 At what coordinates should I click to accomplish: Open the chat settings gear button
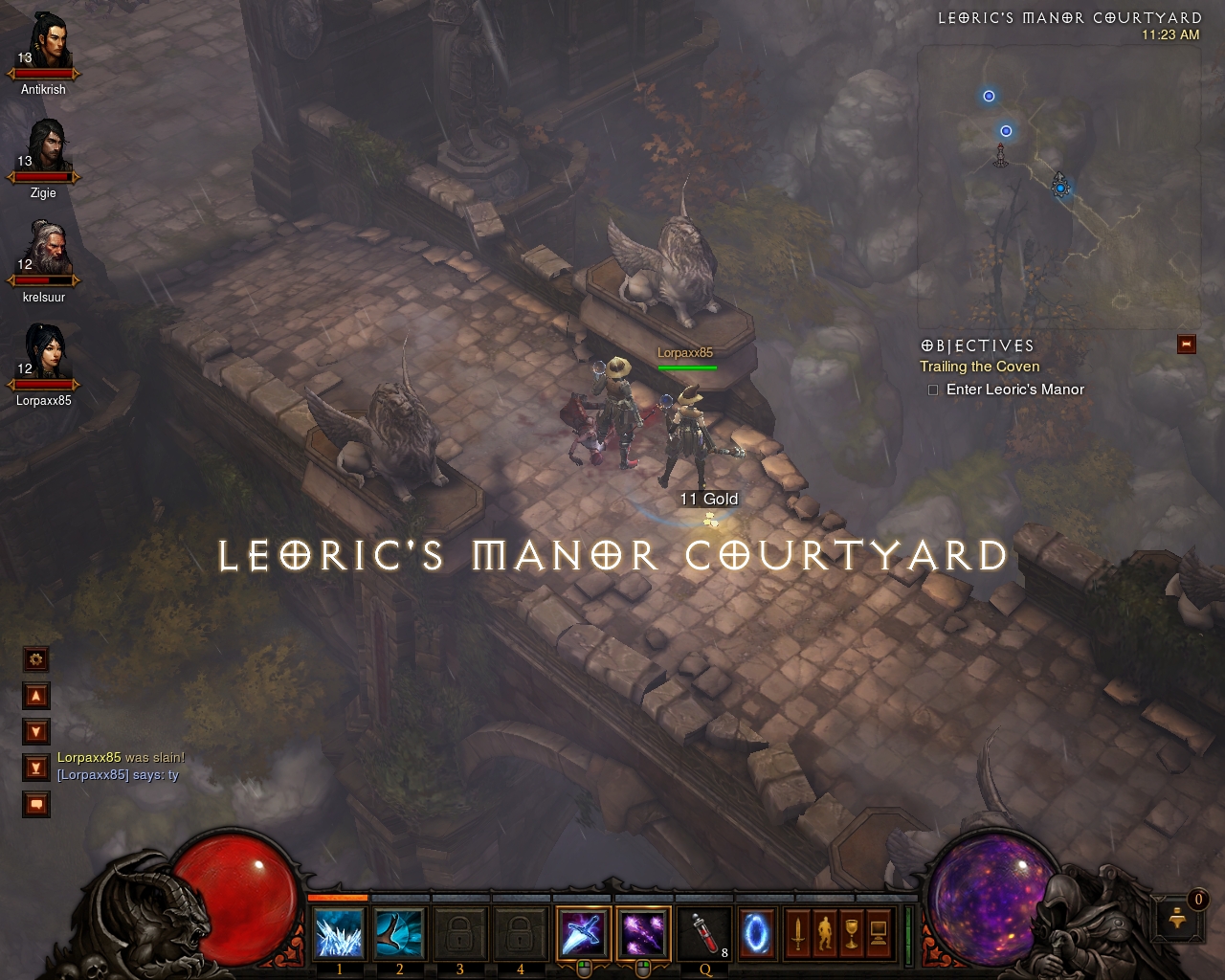36,659
